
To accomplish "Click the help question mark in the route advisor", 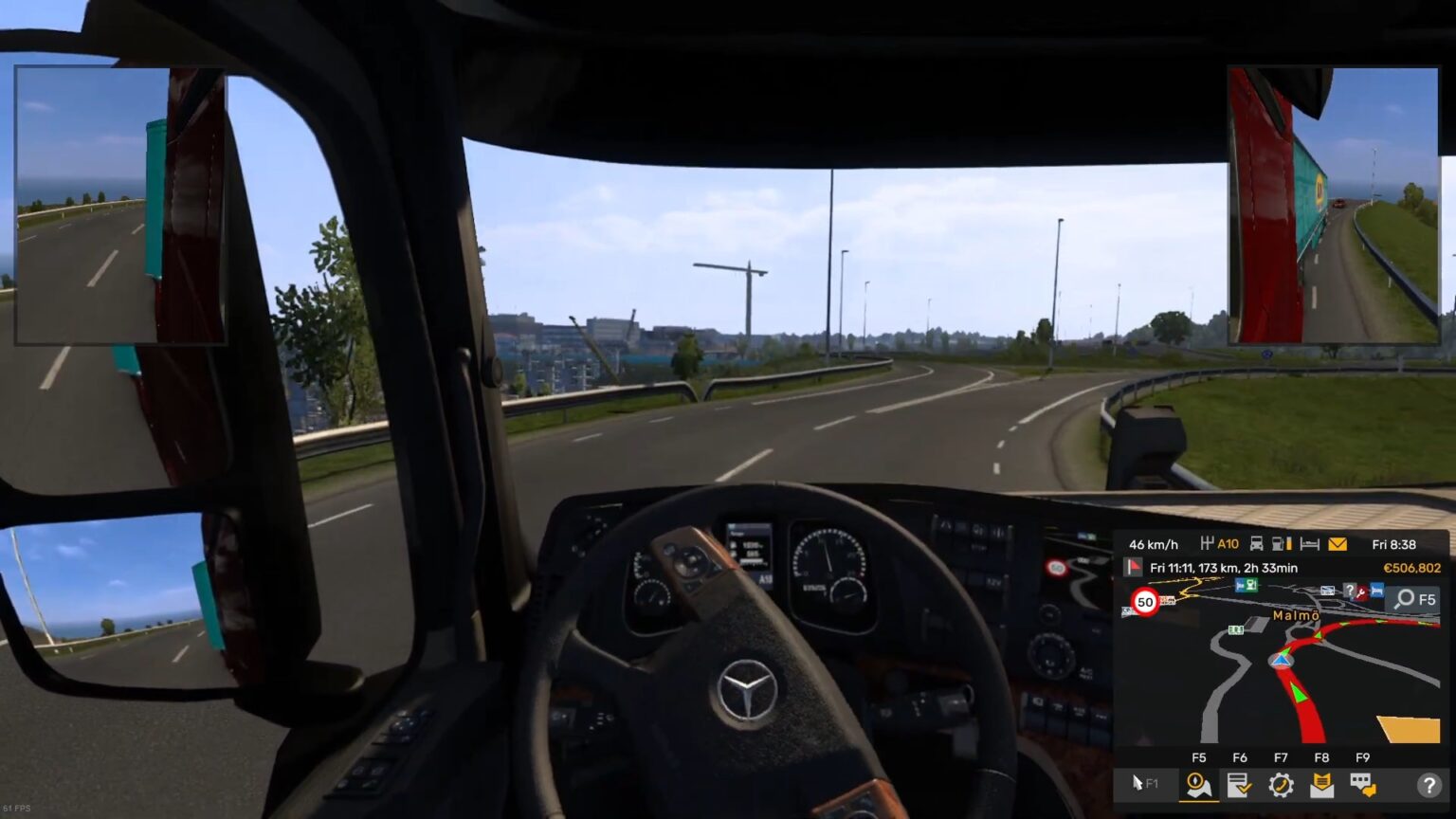I will tap(1429, 786).
